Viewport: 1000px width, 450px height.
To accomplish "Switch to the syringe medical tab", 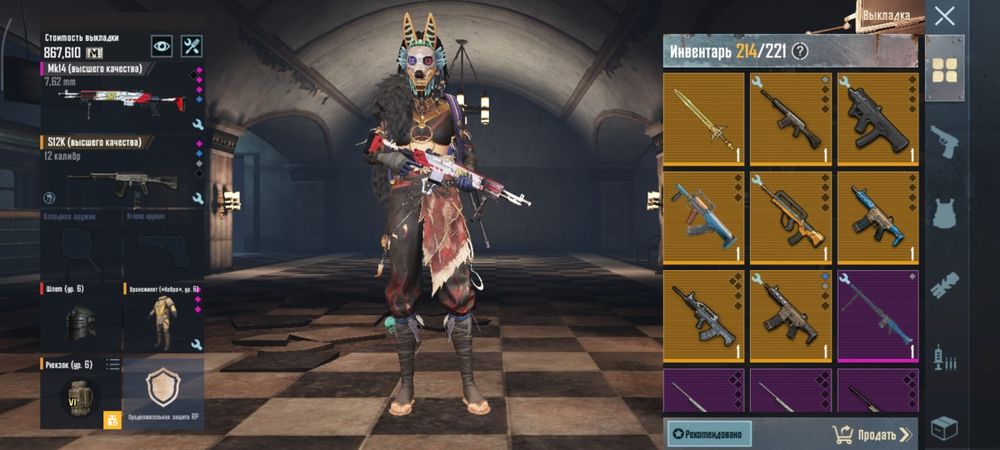I will [x=944, y=356].
